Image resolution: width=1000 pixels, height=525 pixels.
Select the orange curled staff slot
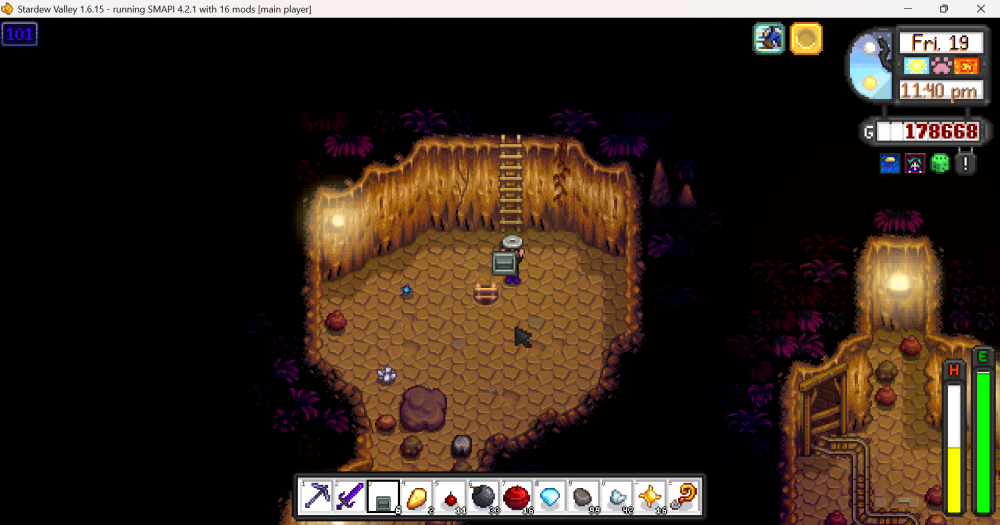click(682, 496)
